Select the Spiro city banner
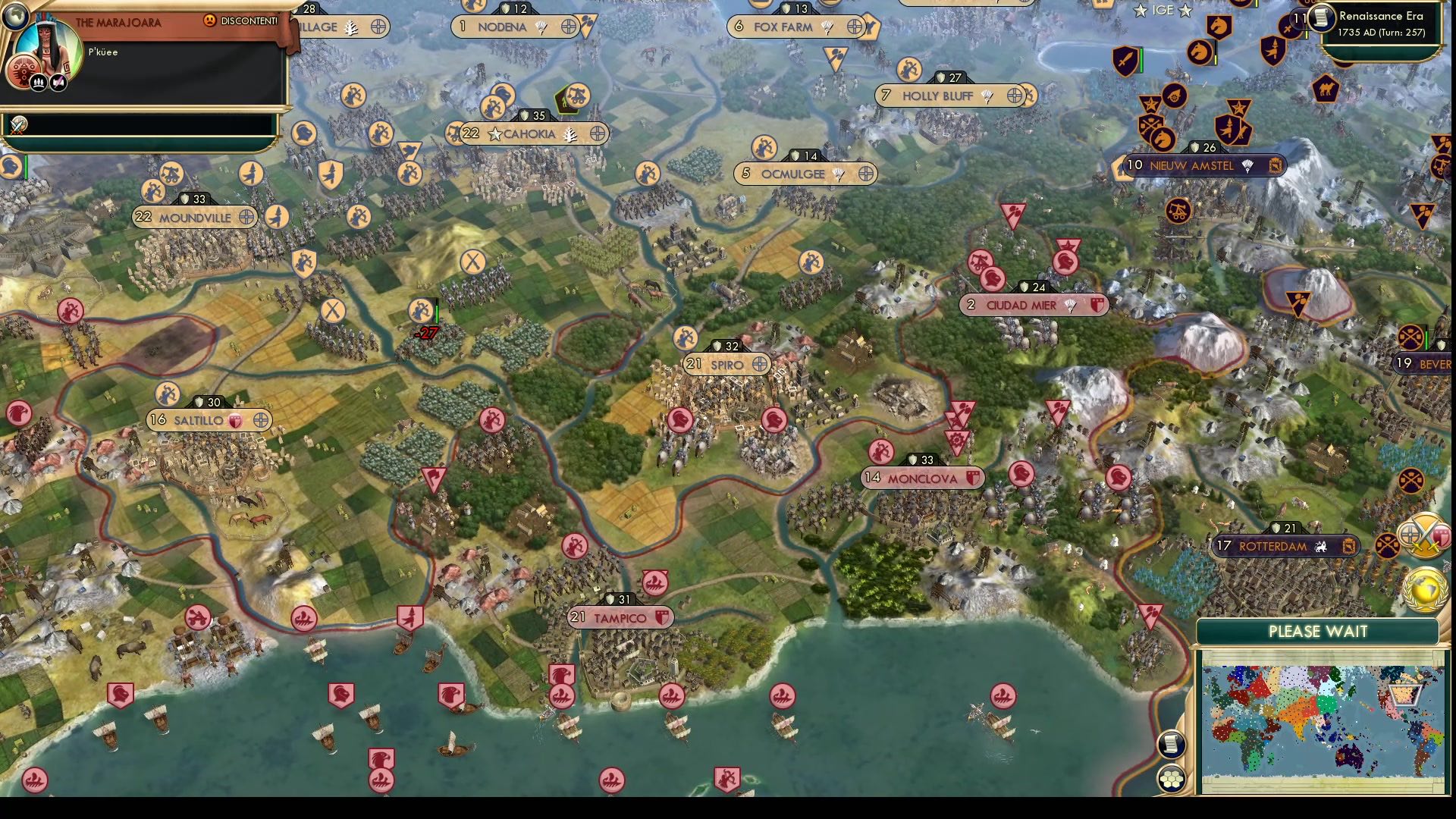The image size is (1456, 819). pos(726,364)
